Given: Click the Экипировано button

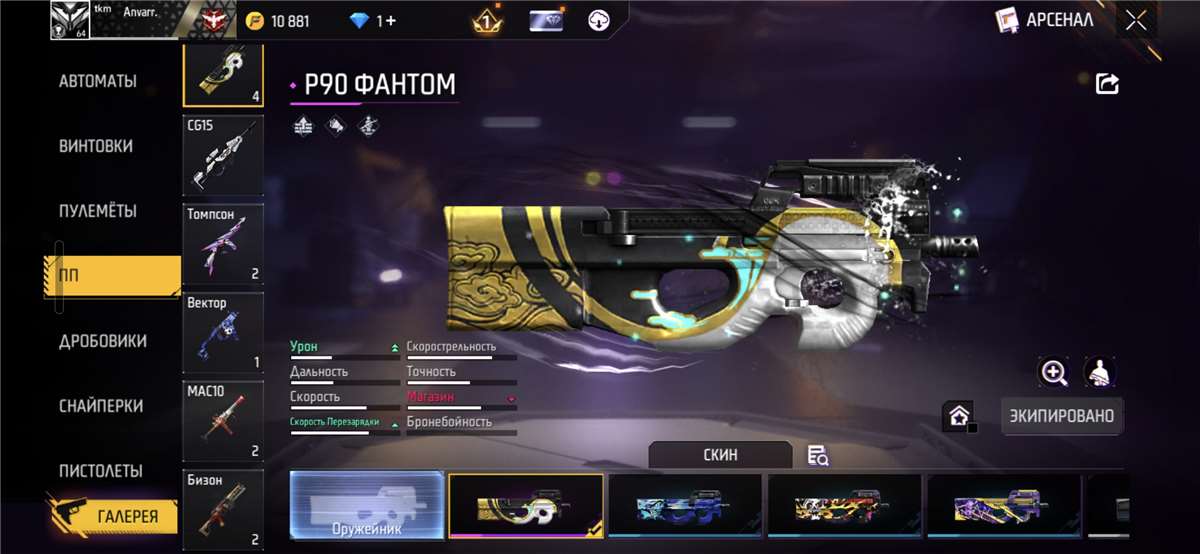Looking at the screenshot, I should [x=1061, y=415].
